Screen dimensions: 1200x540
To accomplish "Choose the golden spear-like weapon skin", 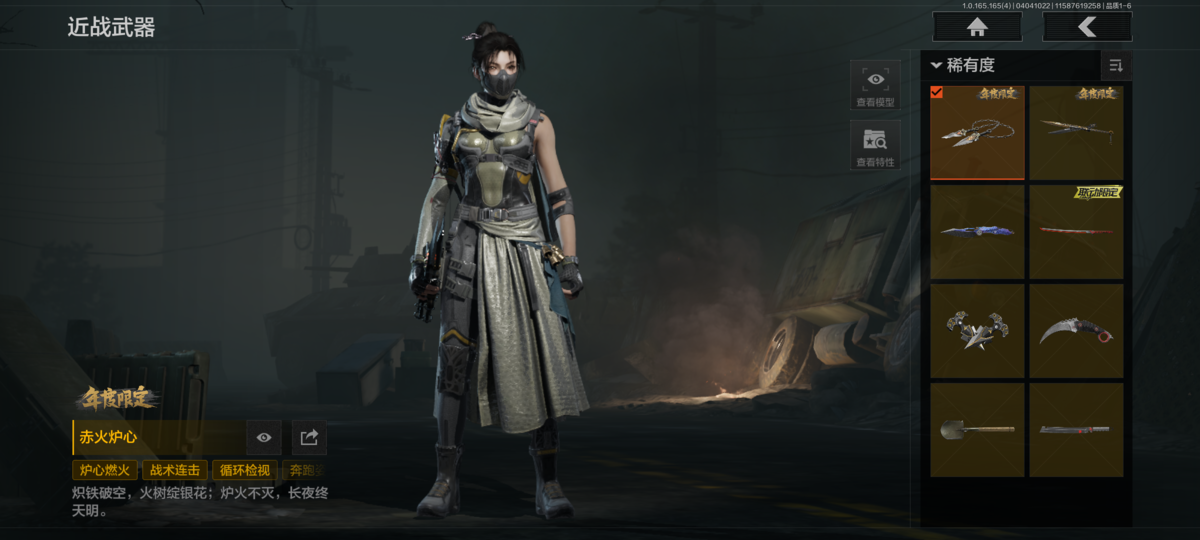I will [1076, 133].
